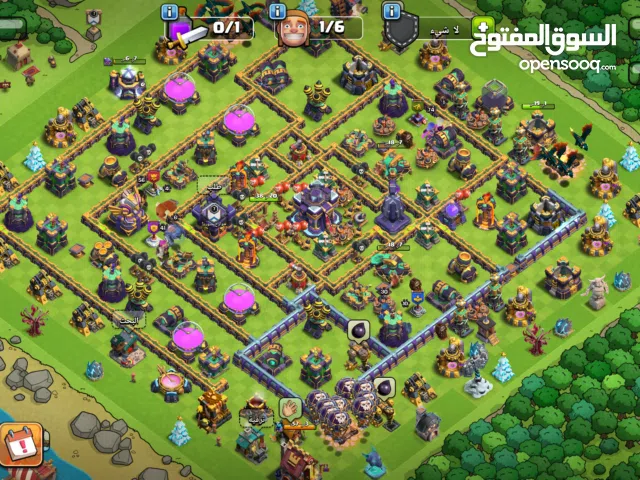Show info for the shield status
The image size is (640, 480).
tap(392, 12)
